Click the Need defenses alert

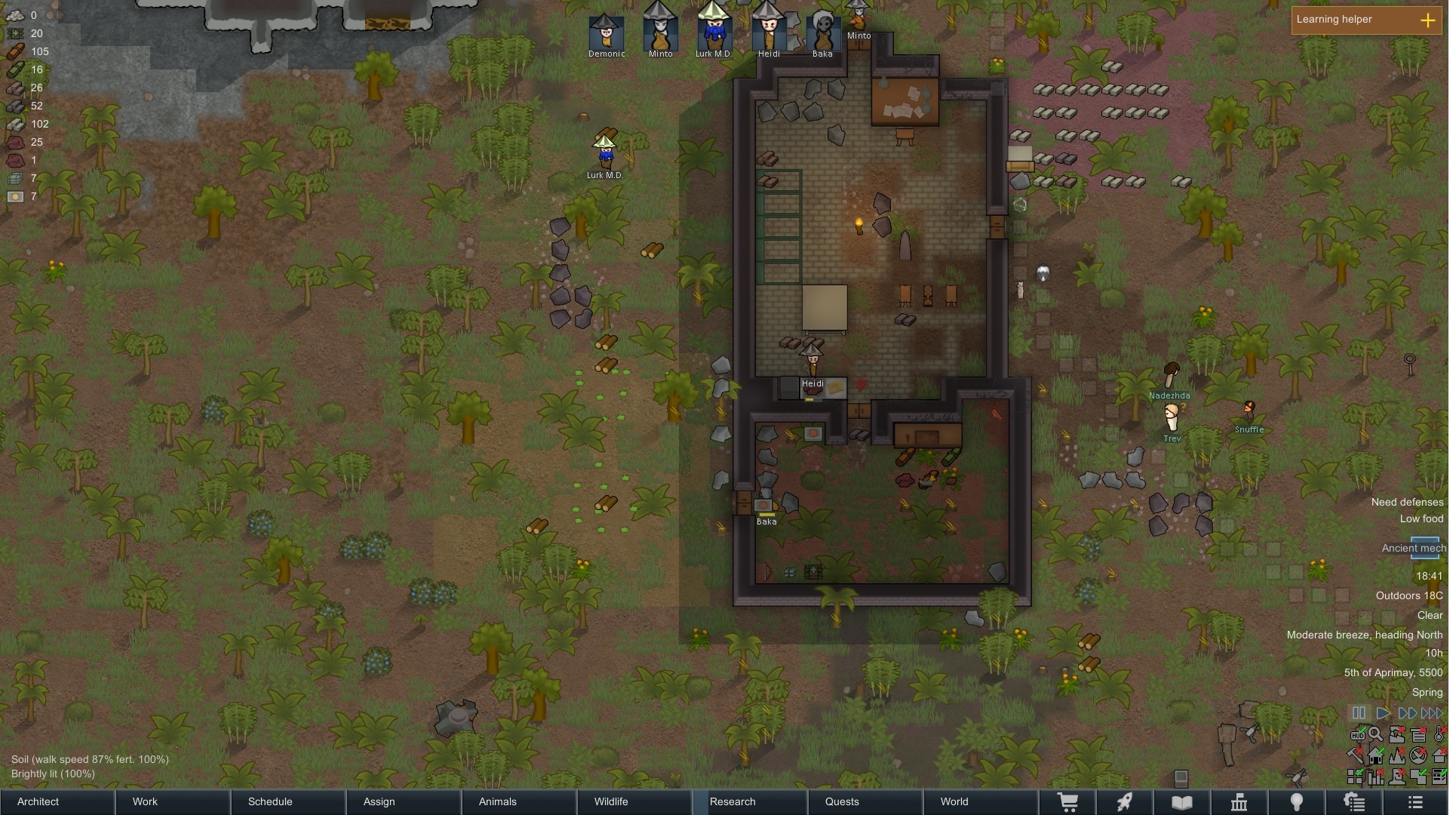pyautogui.click(x=1407, y=503)
